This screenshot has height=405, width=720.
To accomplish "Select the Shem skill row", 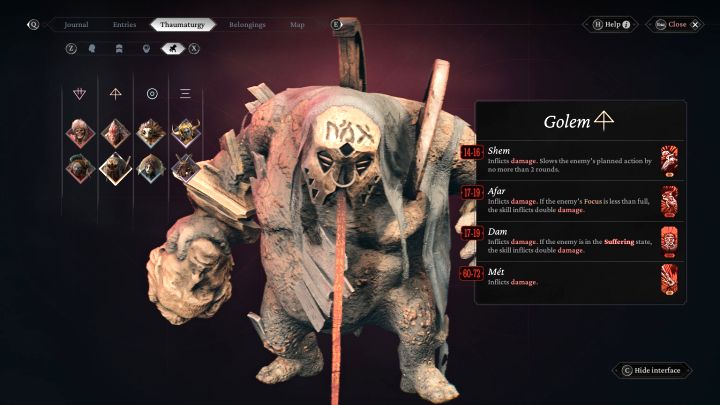I will pos(573,158).
